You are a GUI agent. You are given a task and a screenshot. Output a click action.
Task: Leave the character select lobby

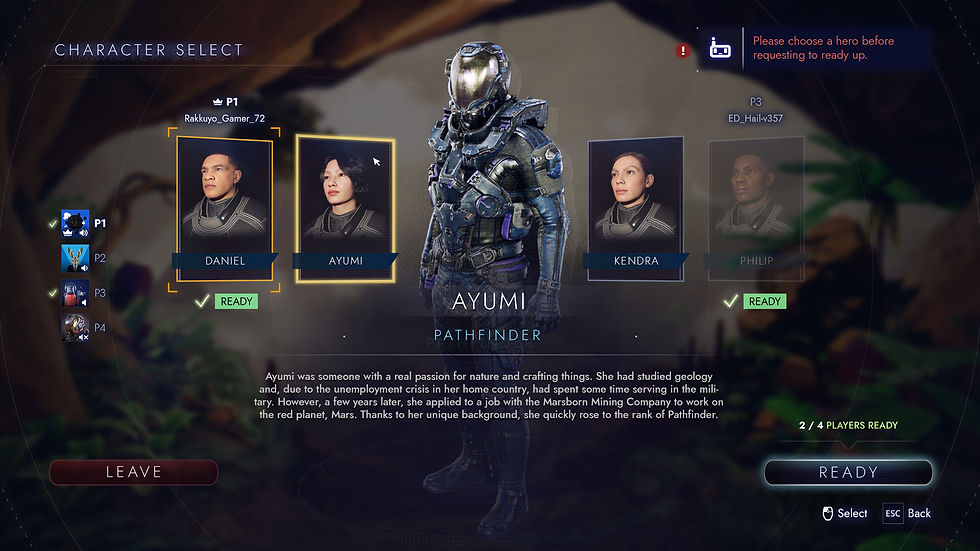[134, 472]
